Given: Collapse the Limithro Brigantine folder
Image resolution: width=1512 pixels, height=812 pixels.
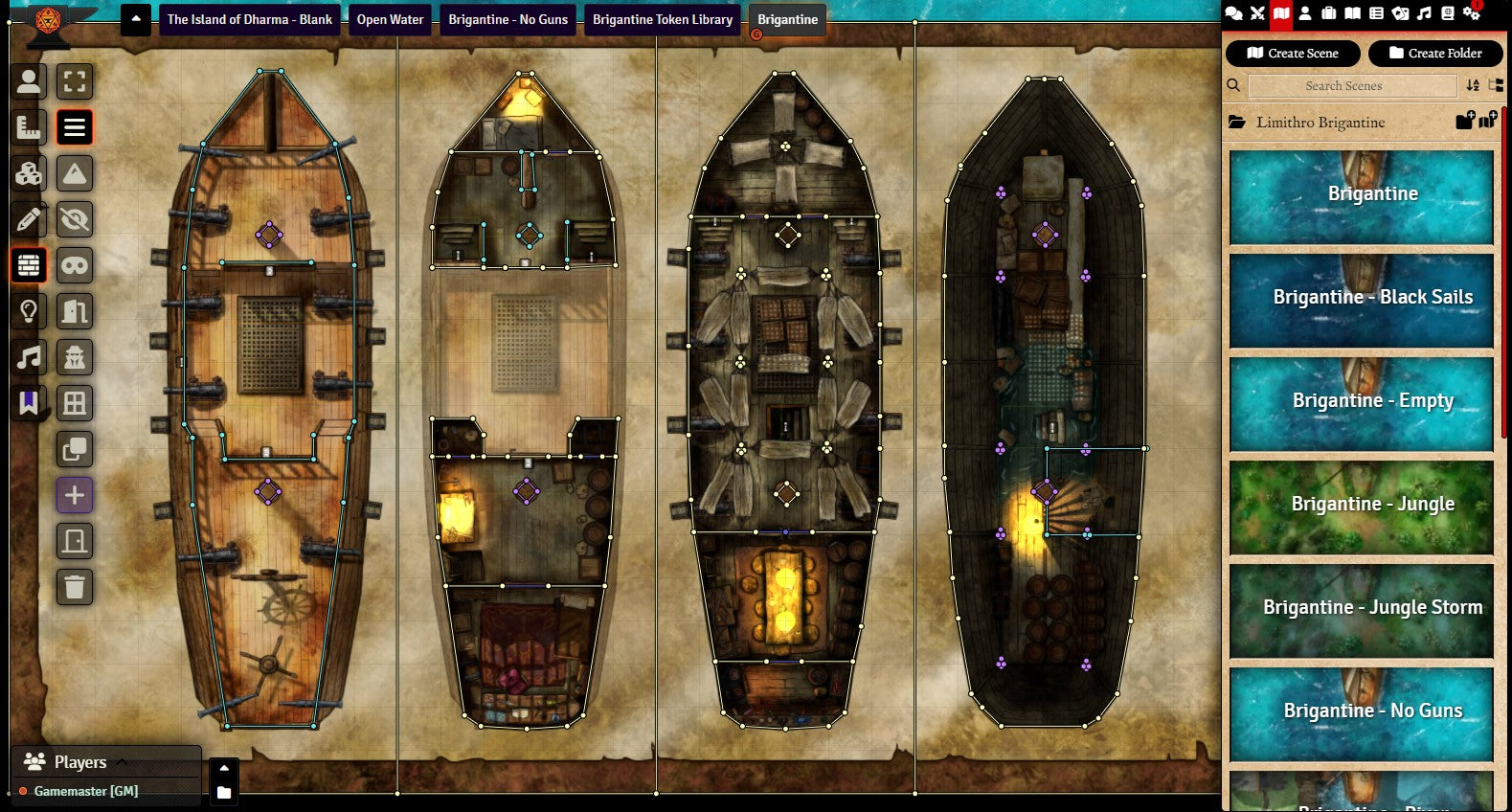Looking at the screenshot, I should [1320, 123].
